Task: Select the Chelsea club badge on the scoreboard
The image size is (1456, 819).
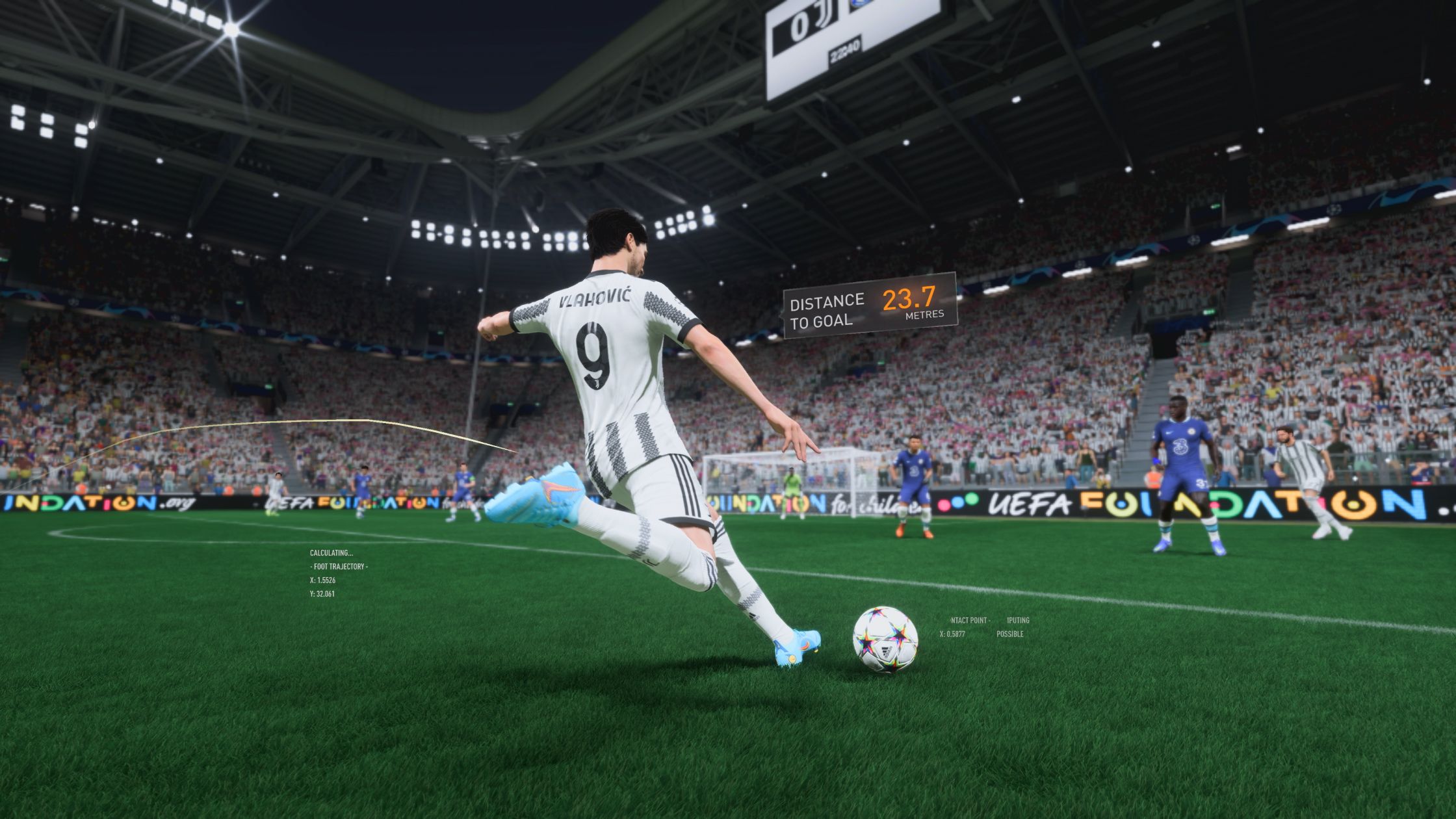Action: tap(859, 4)
